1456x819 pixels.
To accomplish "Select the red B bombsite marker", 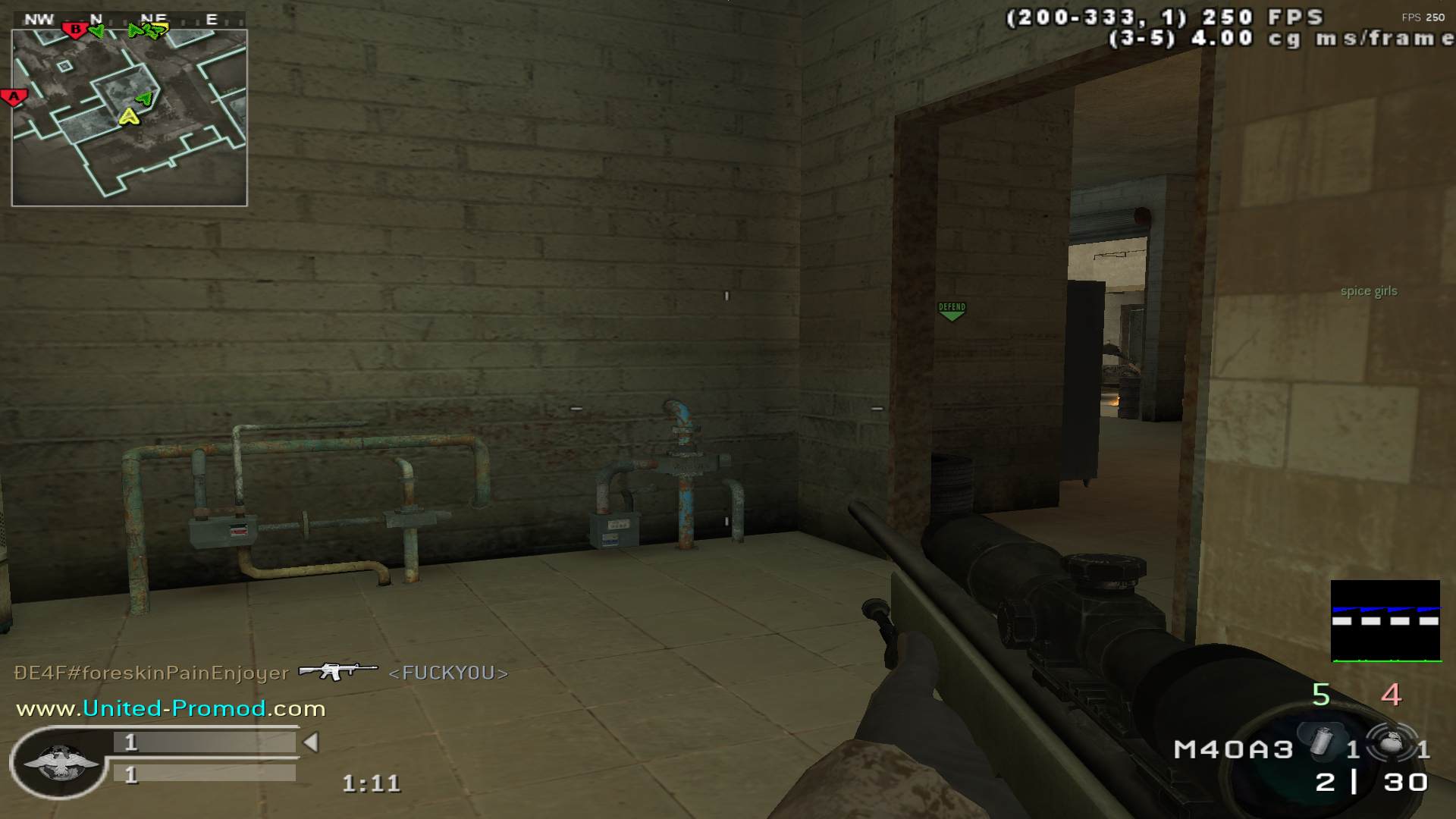I will click(x=75, y=30).
